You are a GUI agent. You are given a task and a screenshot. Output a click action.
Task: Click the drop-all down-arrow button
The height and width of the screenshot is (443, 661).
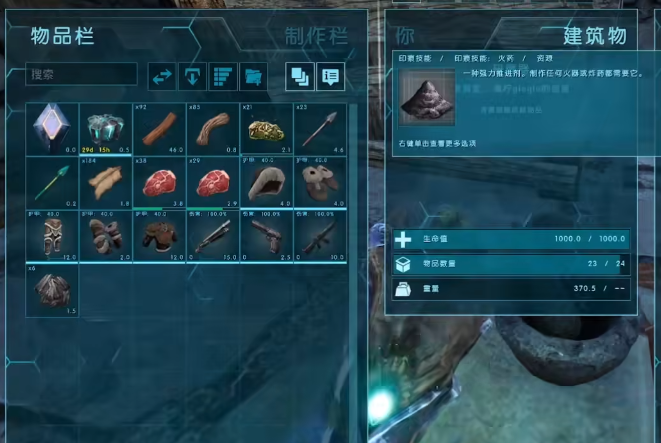point(193,75)
